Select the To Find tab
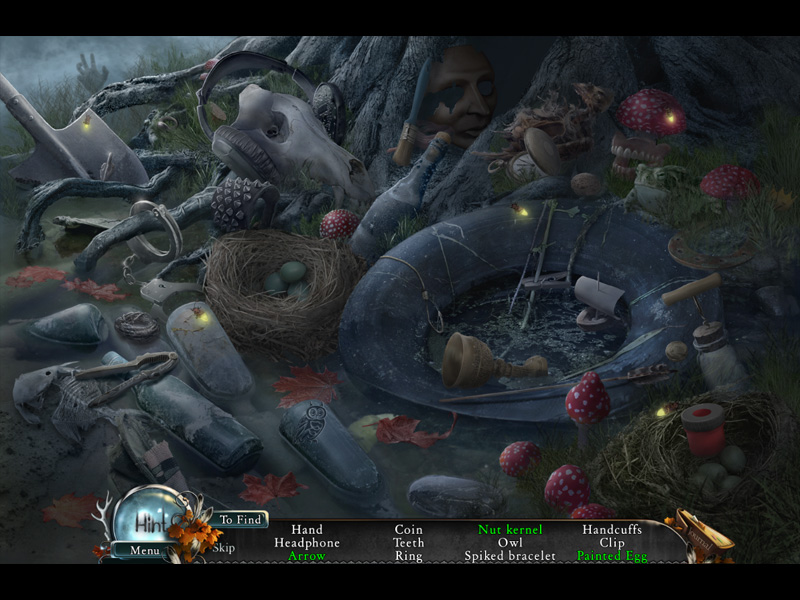 coord(241,520)
